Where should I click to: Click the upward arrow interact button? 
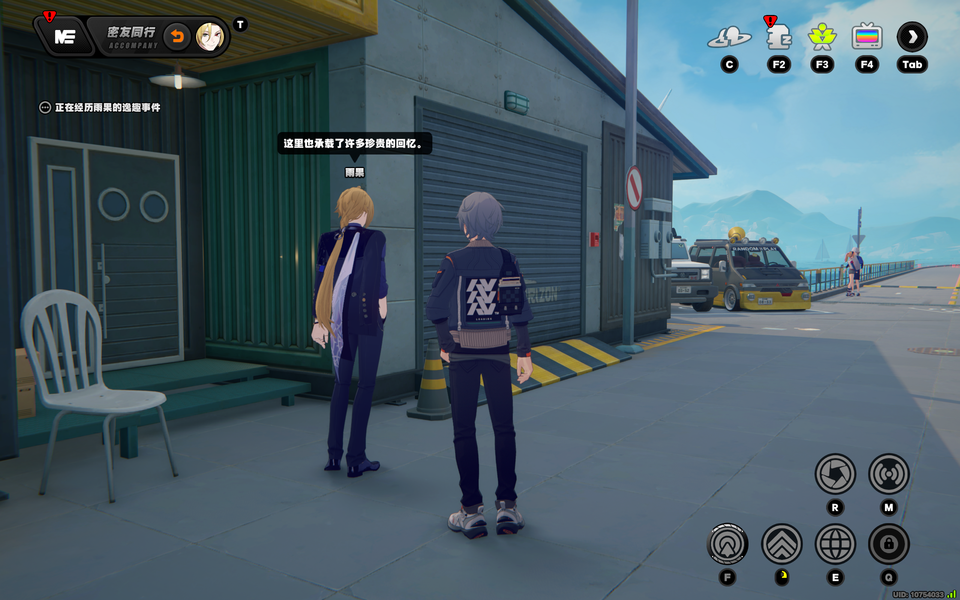tap(728, 544)
